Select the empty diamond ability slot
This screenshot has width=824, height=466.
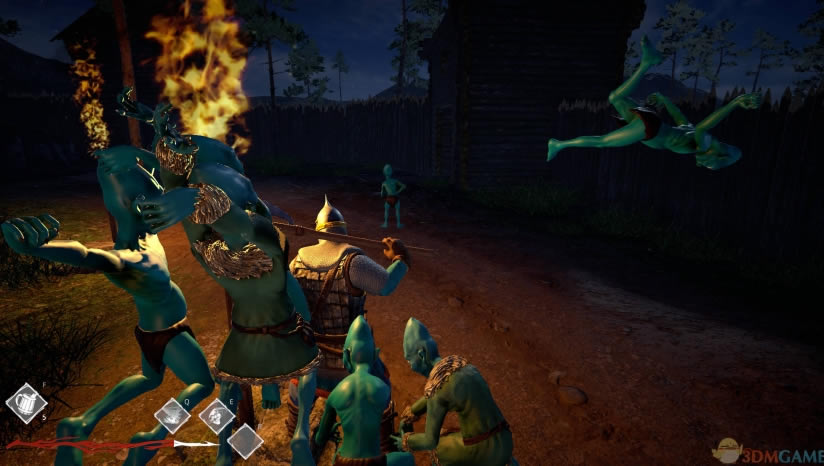click(245, 440)
